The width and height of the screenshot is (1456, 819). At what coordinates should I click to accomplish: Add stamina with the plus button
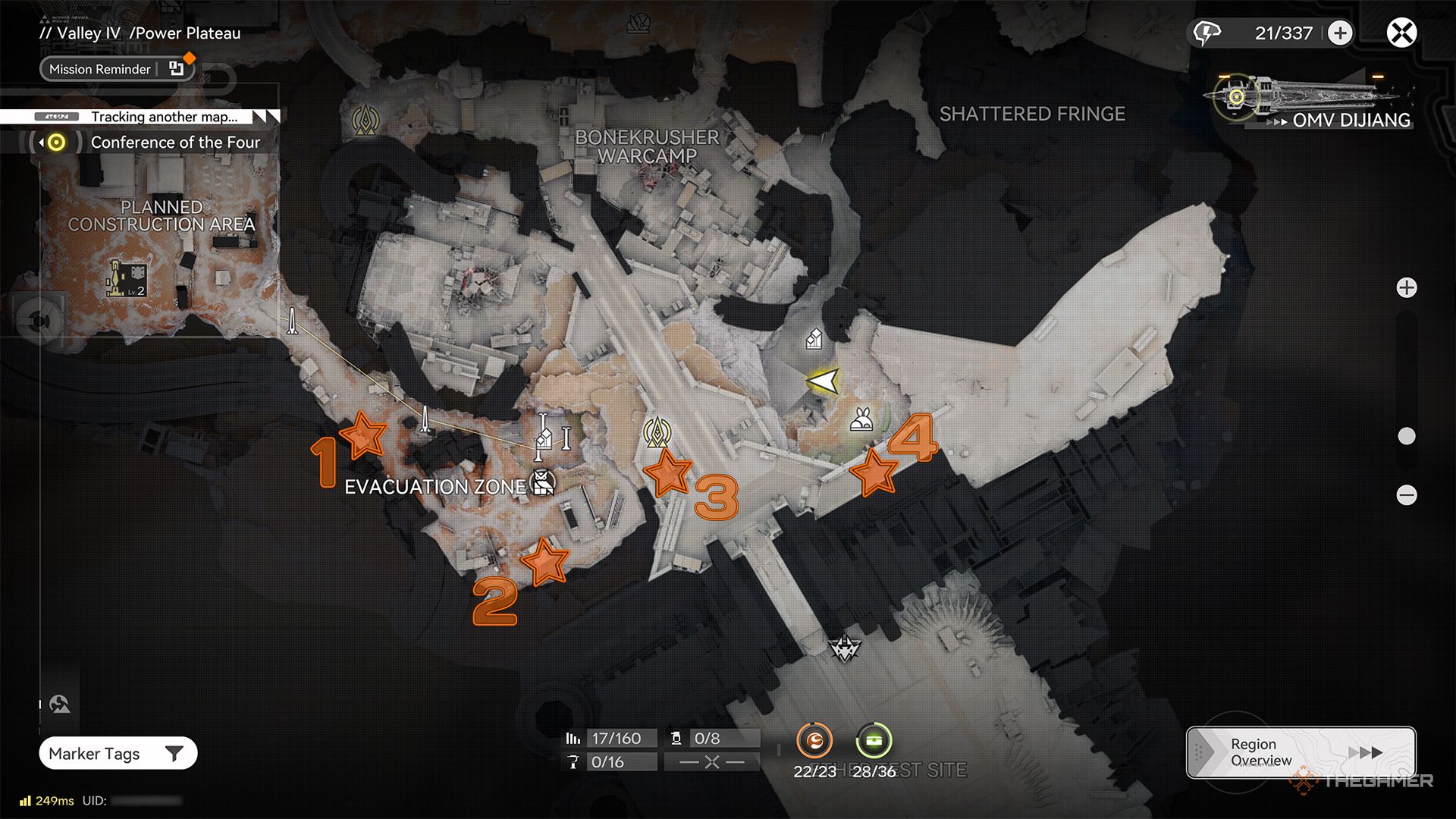pos(1340,33)
